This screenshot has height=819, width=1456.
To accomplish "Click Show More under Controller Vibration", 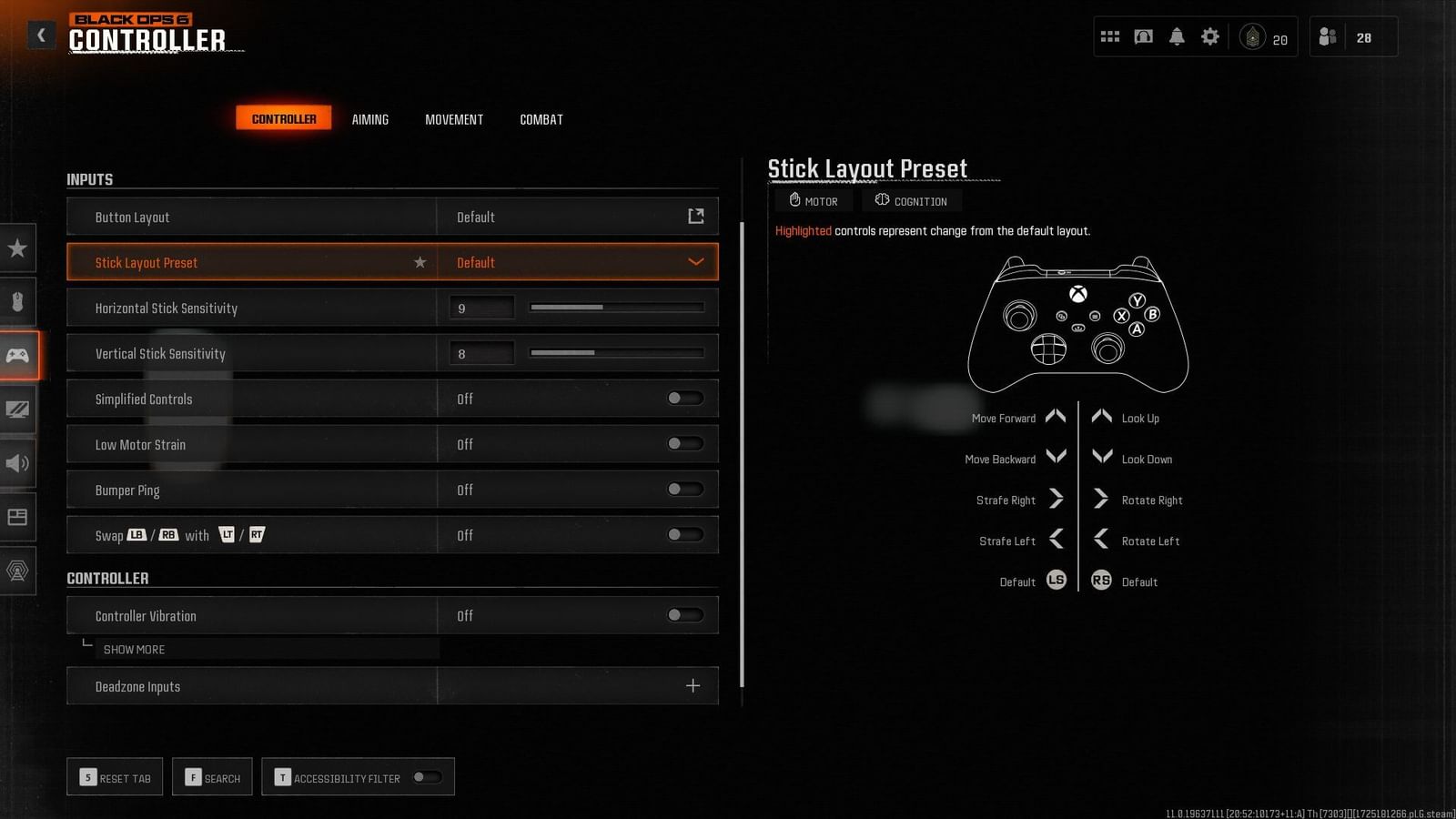I will pyautogui.click(x=134, y=649).
